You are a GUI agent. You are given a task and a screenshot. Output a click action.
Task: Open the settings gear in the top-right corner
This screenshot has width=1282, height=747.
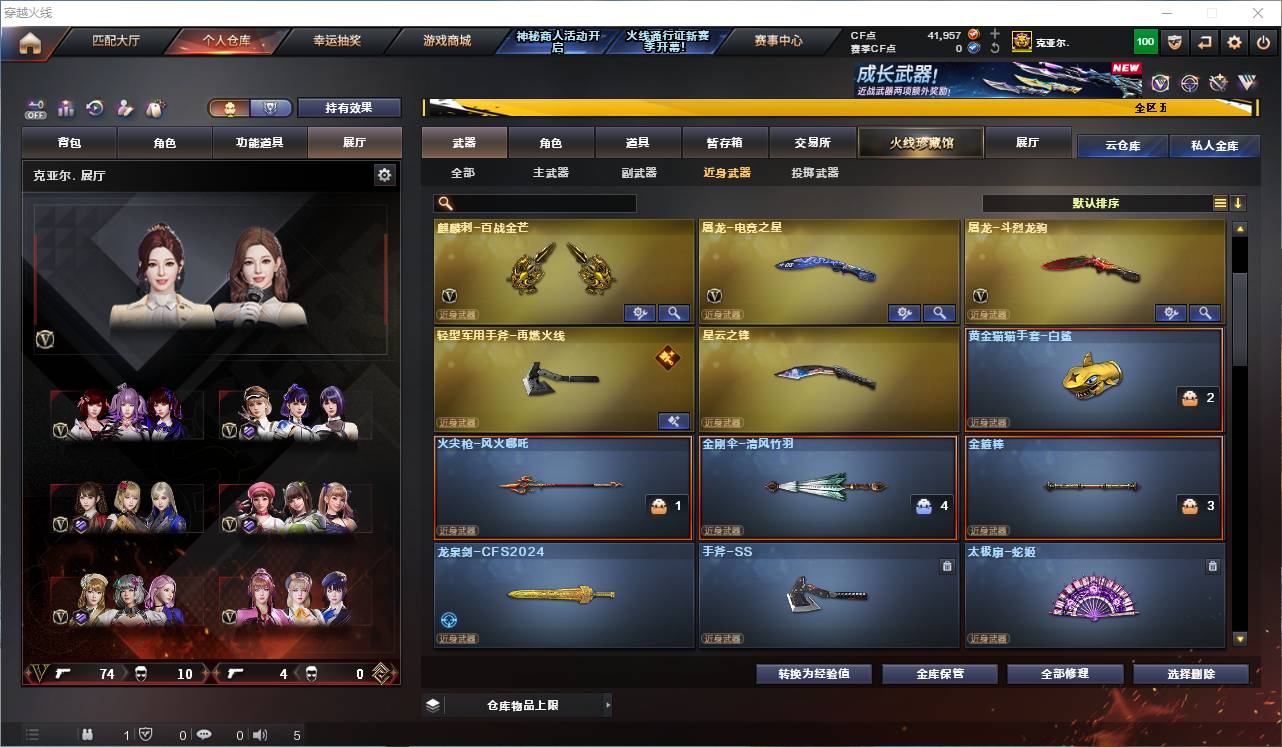tap(1234, 41)
